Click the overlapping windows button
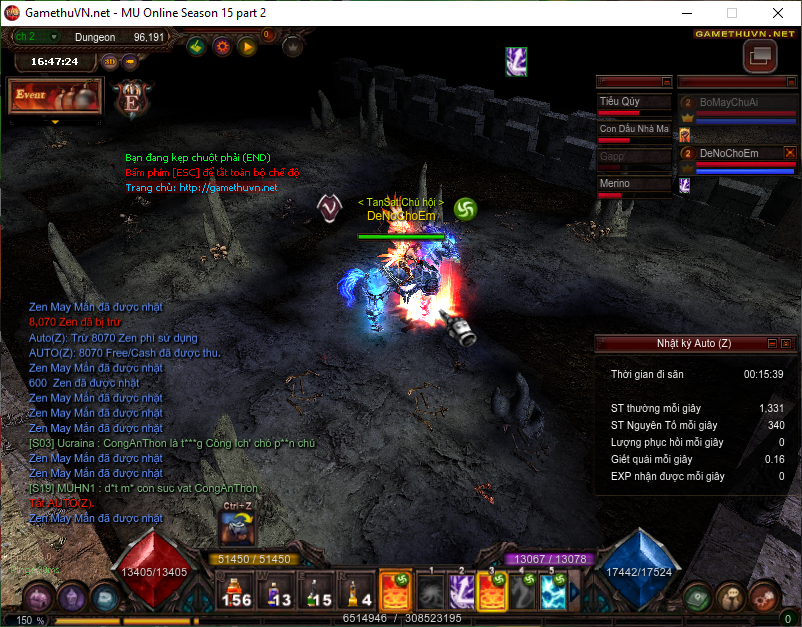 759,57
